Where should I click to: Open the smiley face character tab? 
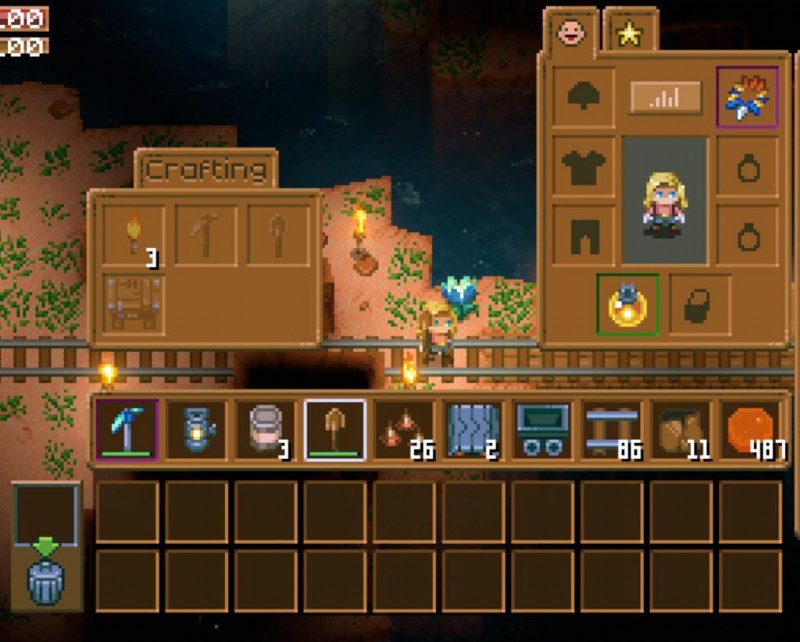point(571,33)
